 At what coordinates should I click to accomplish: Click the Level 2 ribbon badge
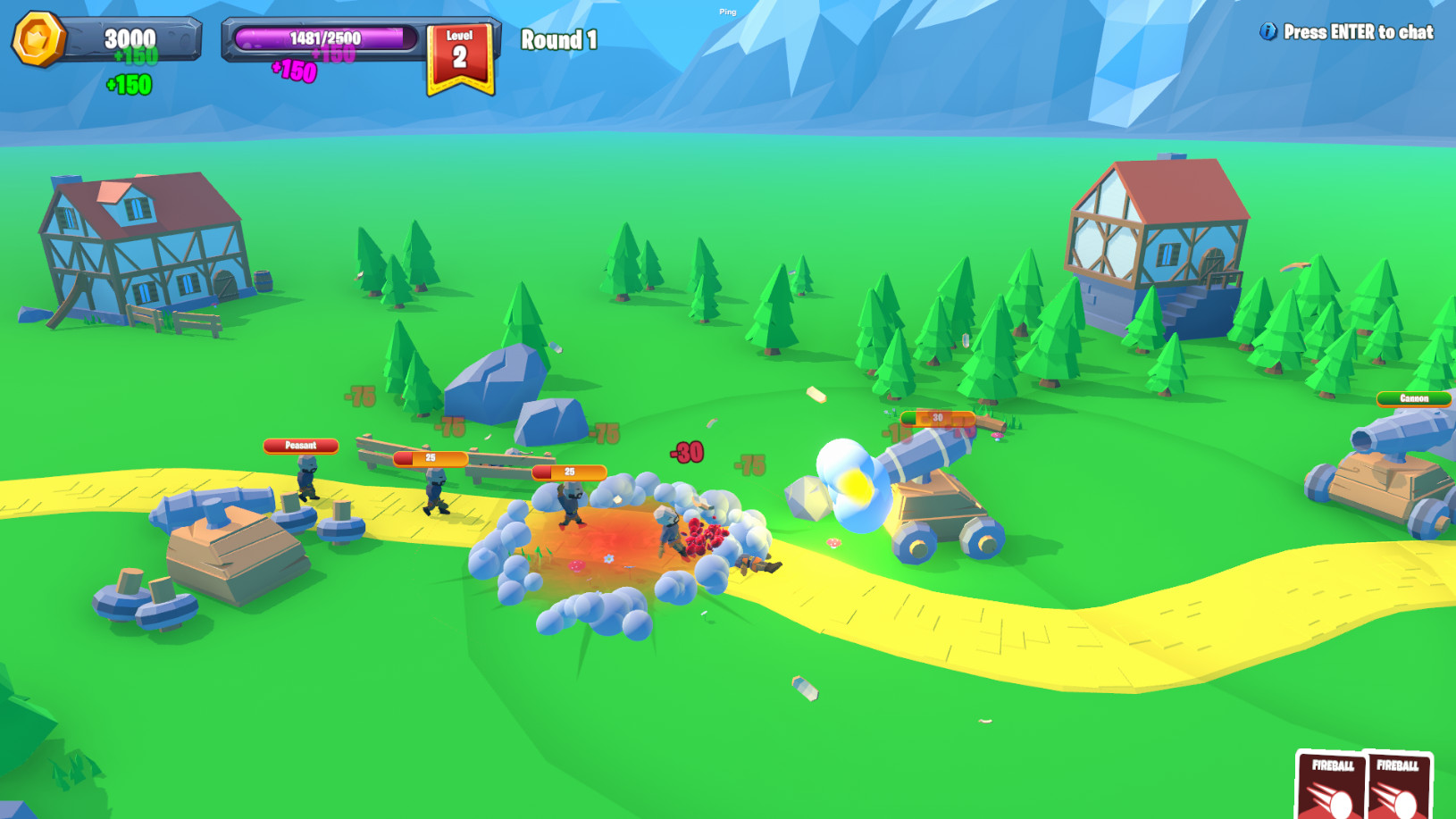[460, 49]
